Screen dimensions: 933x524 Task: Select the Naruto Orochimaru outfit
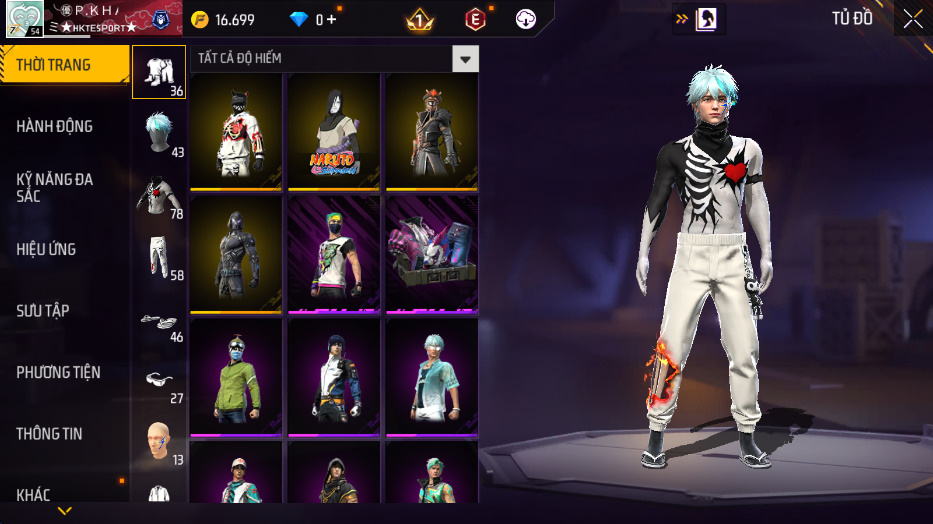[334, 130]
